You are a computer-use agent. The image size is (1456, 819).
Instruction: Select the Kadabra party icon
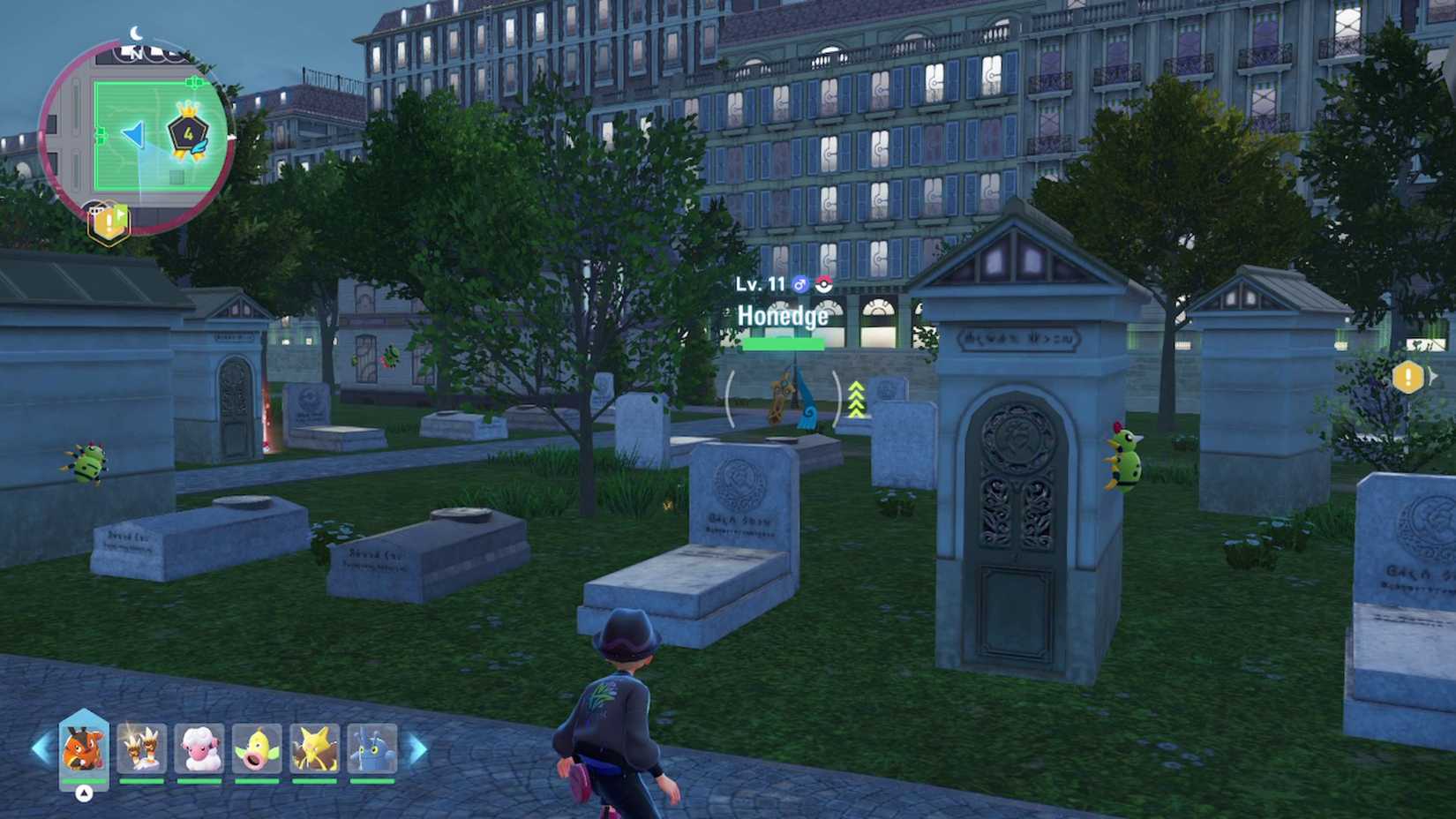tap(314, 750)
